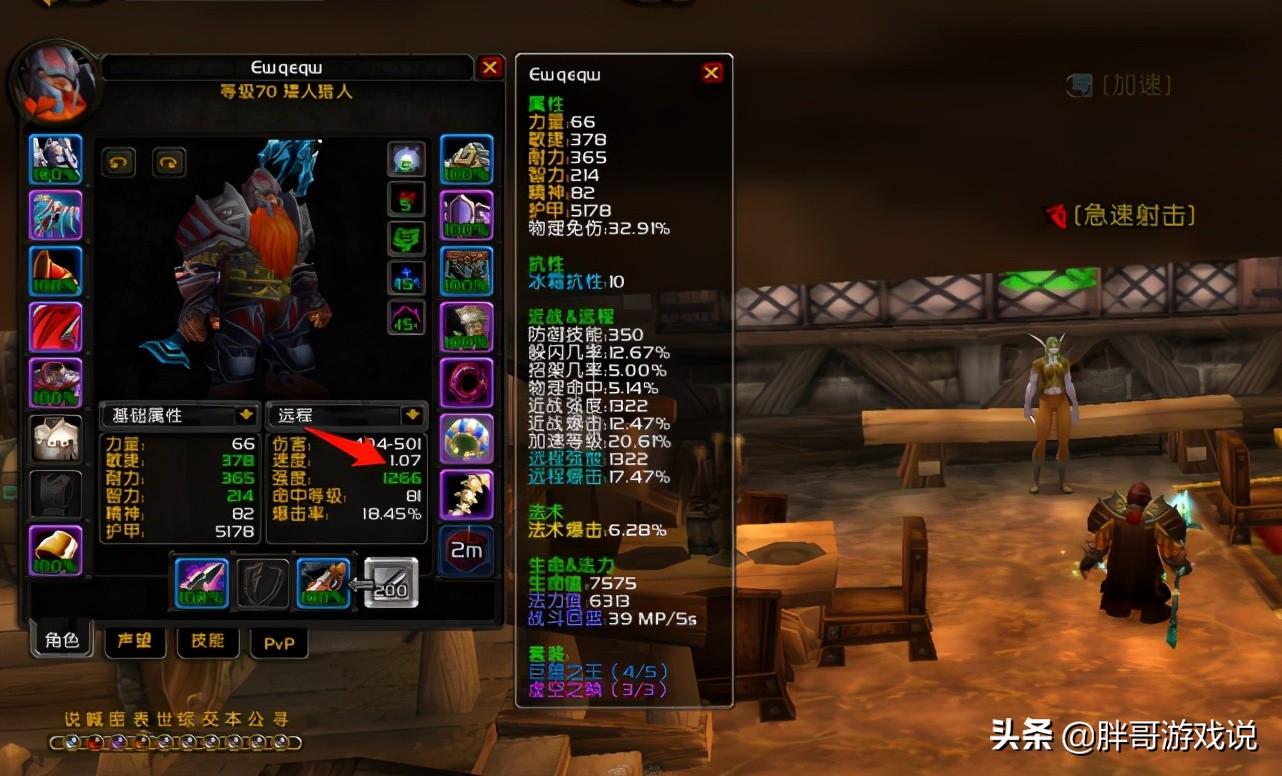Click the 2m timer buff icon
1282x776 pixels.
point(465,550)
